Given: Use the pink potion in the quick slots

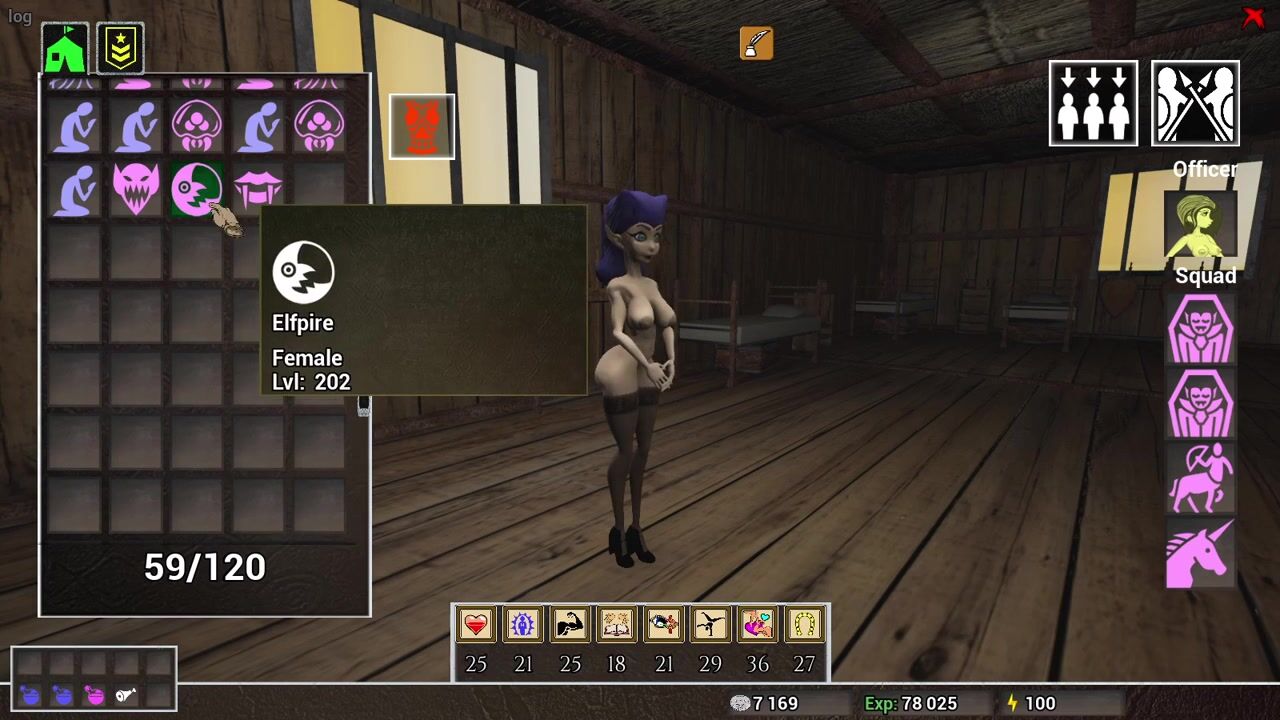Looking at the screenshot, I should [95, 695].
